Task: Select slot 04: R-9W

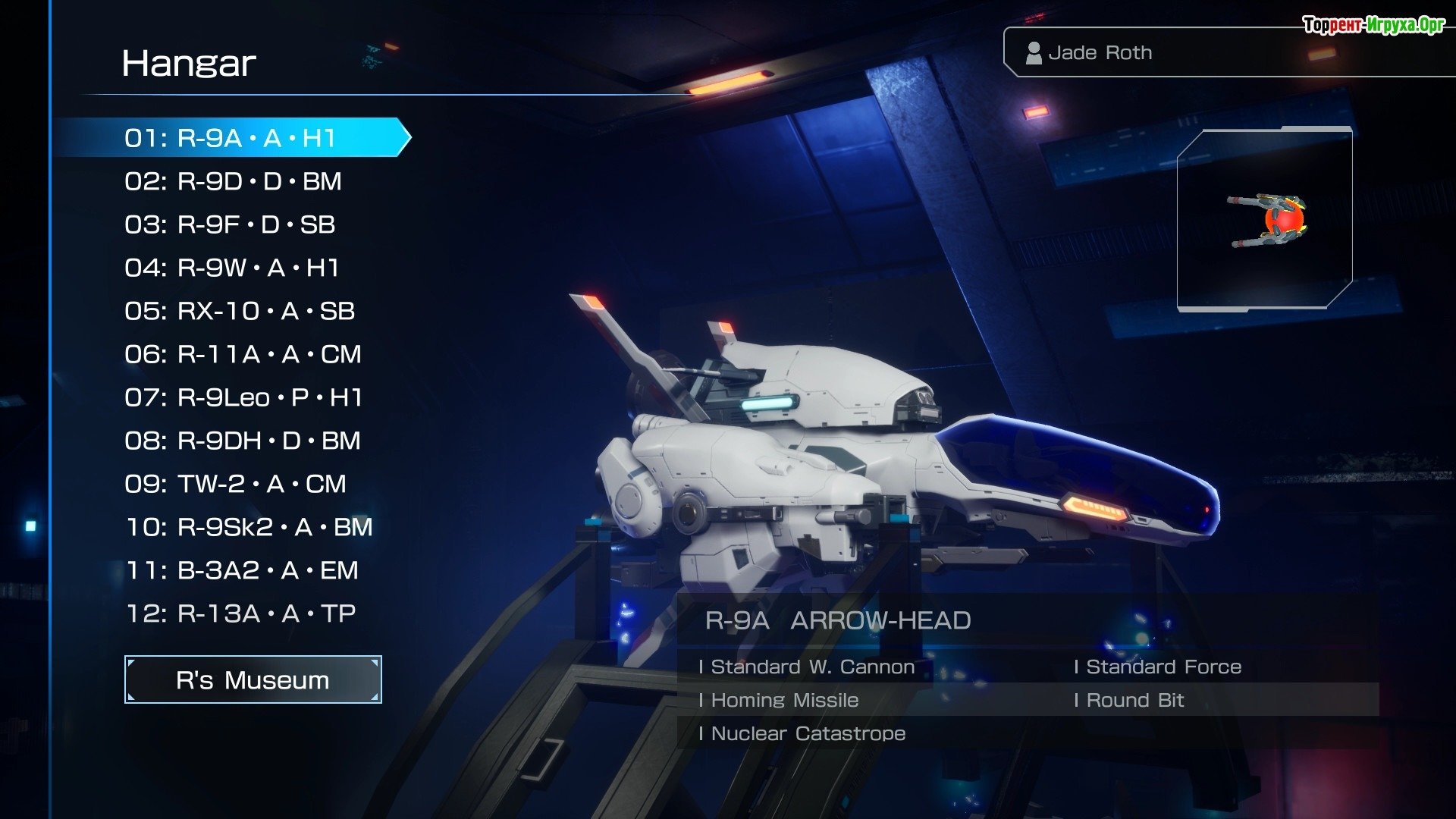Action: (231, 268)
